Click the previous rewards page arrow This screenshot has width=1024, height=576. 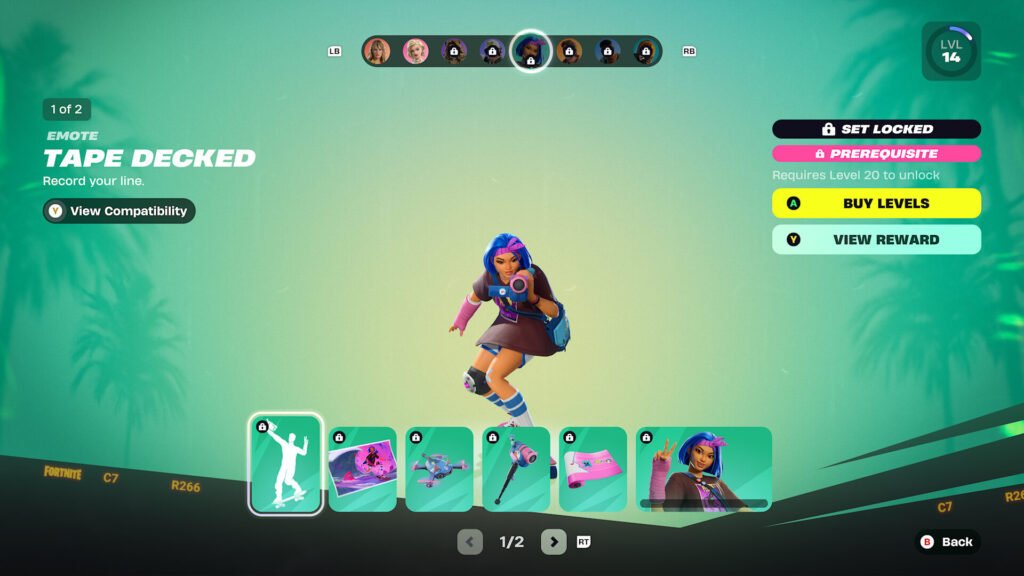tap(470, 542)
